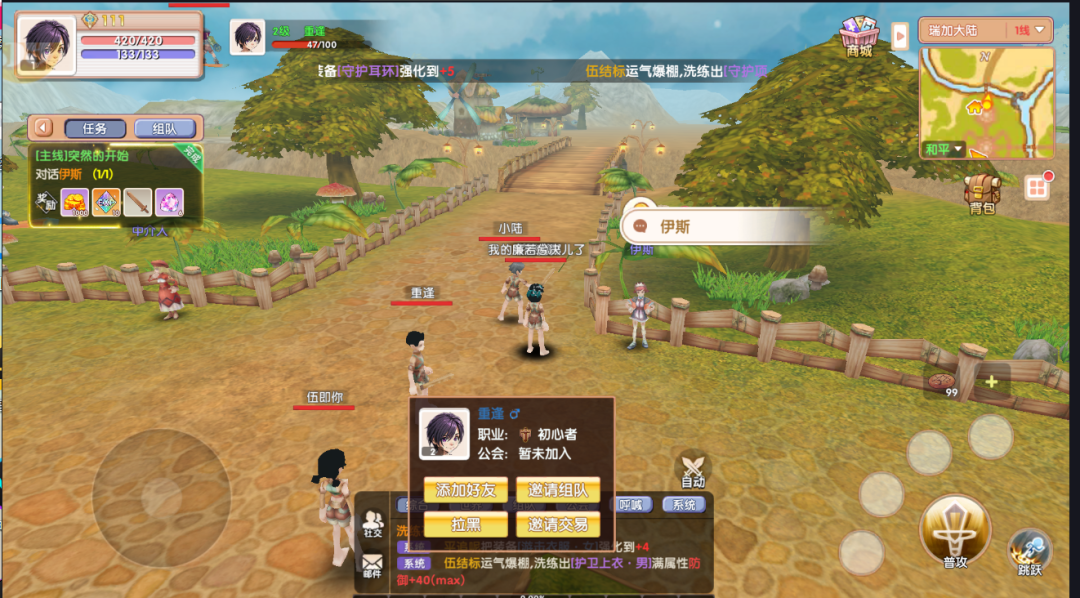Invite player to team with 邀请组队

coord(557,490)
